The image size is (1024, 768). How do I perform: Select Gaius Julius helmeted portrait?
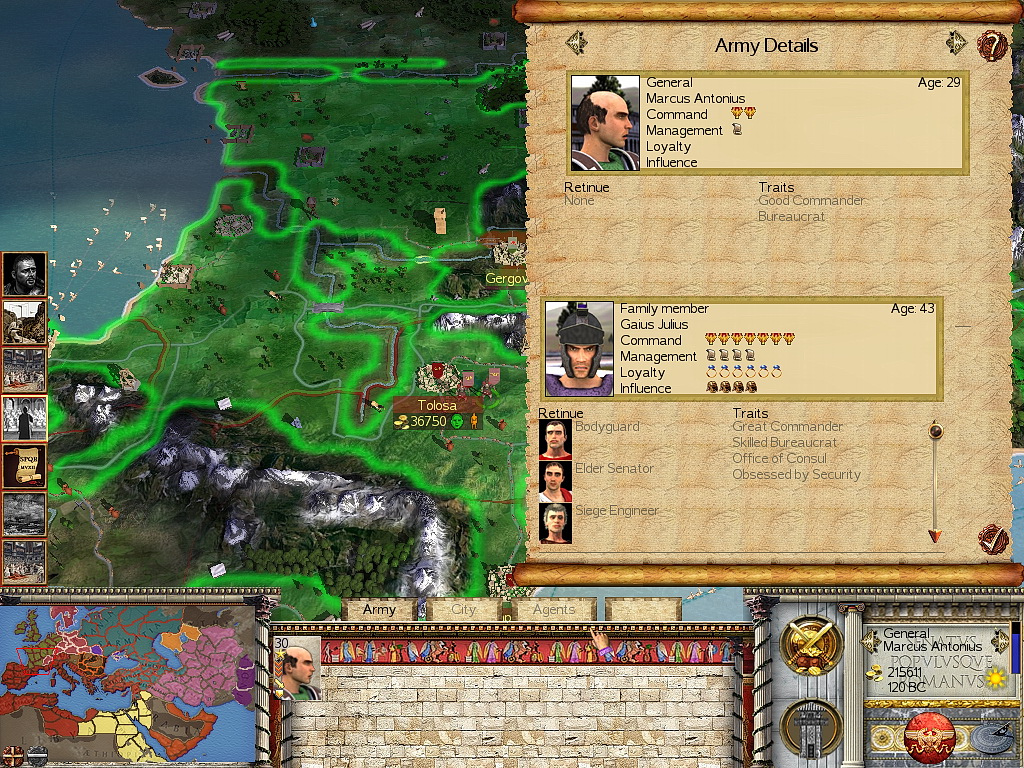[579, 349]
